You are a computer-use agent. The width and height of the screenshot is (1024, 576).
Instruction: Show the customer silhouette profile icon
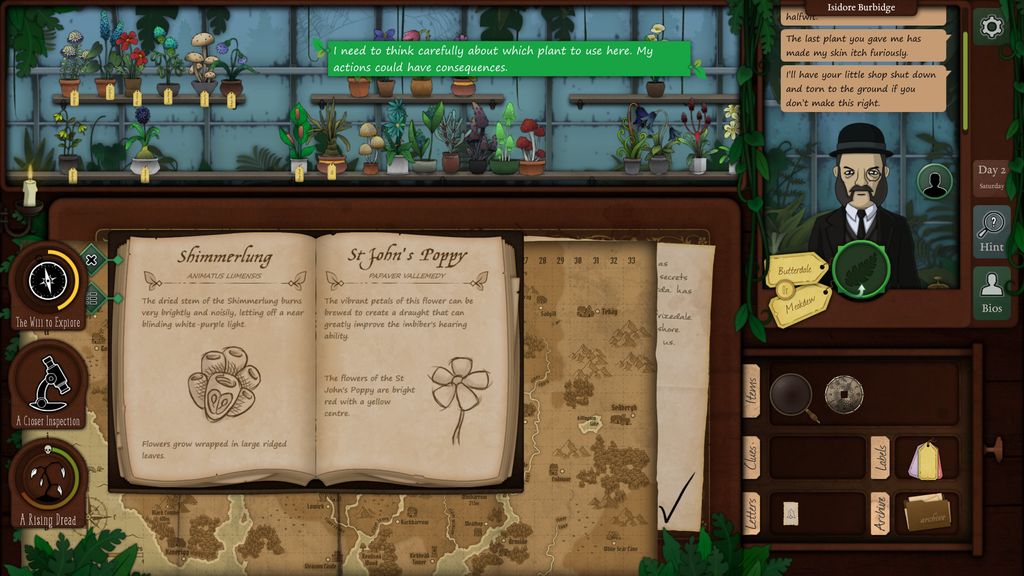(935, 183)
